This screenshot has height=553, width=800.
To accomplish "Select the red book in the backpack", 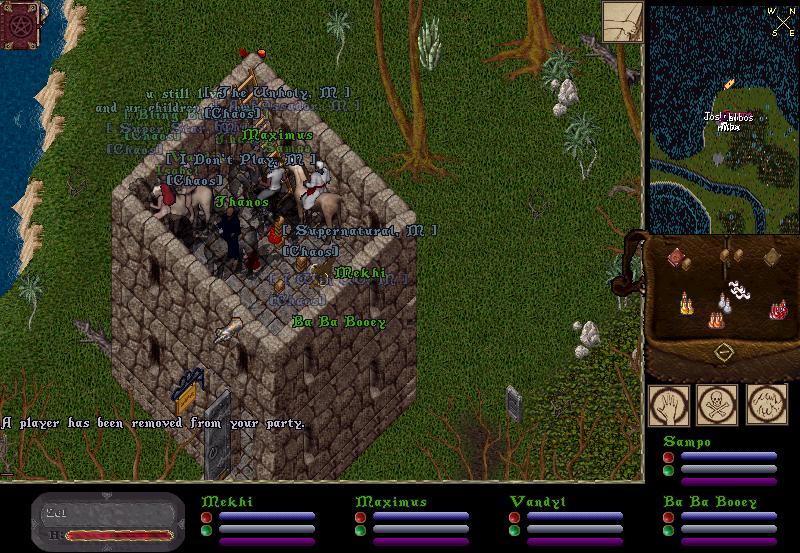I will coord(676,258).
